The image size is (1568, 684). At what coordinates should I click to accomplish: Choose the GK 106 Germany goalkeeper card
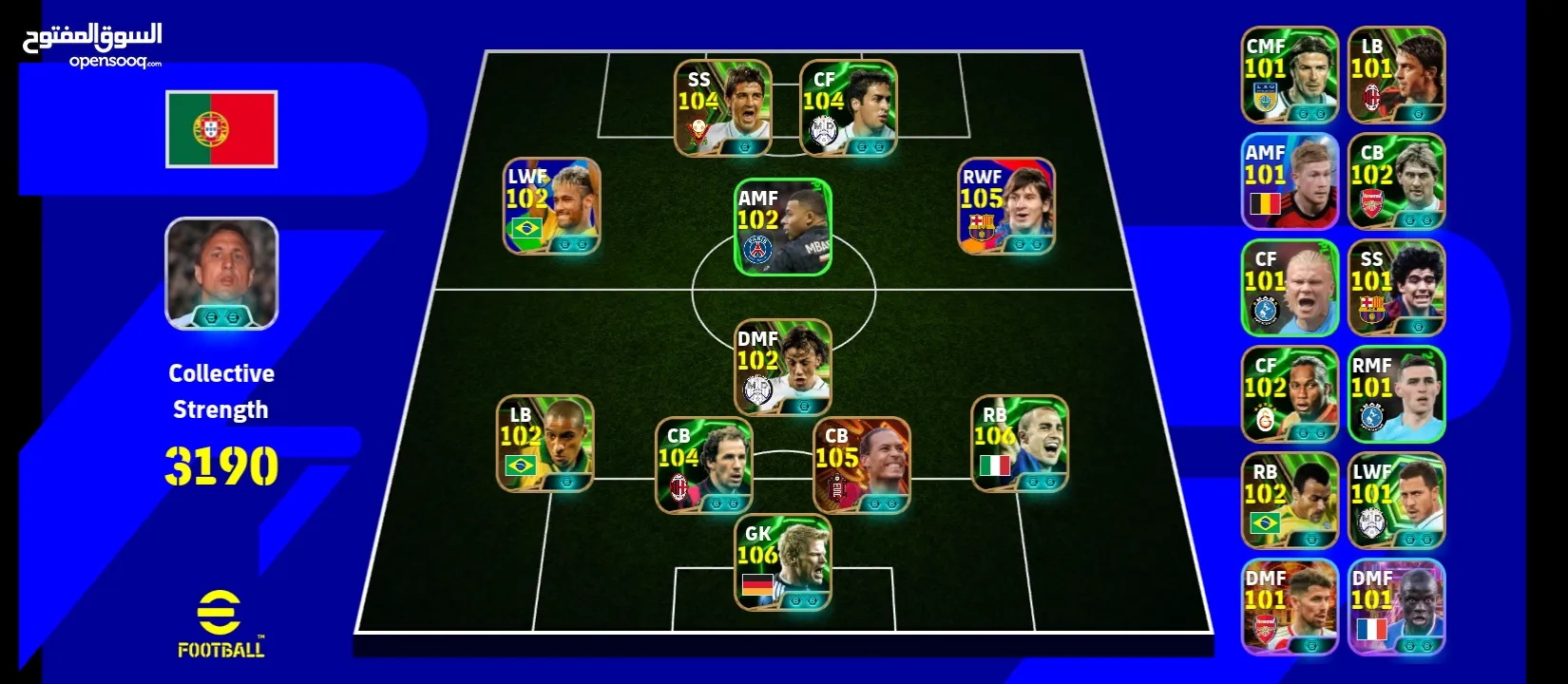(x=783, y=562)
